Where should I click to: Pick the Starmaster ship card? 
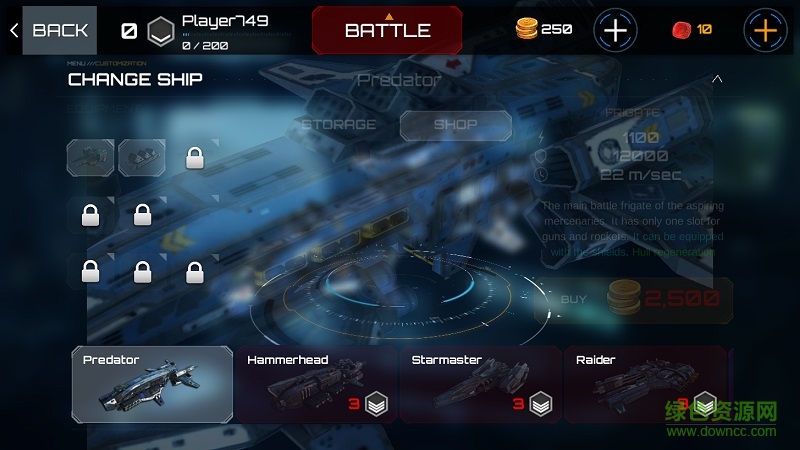pos(480,384)
